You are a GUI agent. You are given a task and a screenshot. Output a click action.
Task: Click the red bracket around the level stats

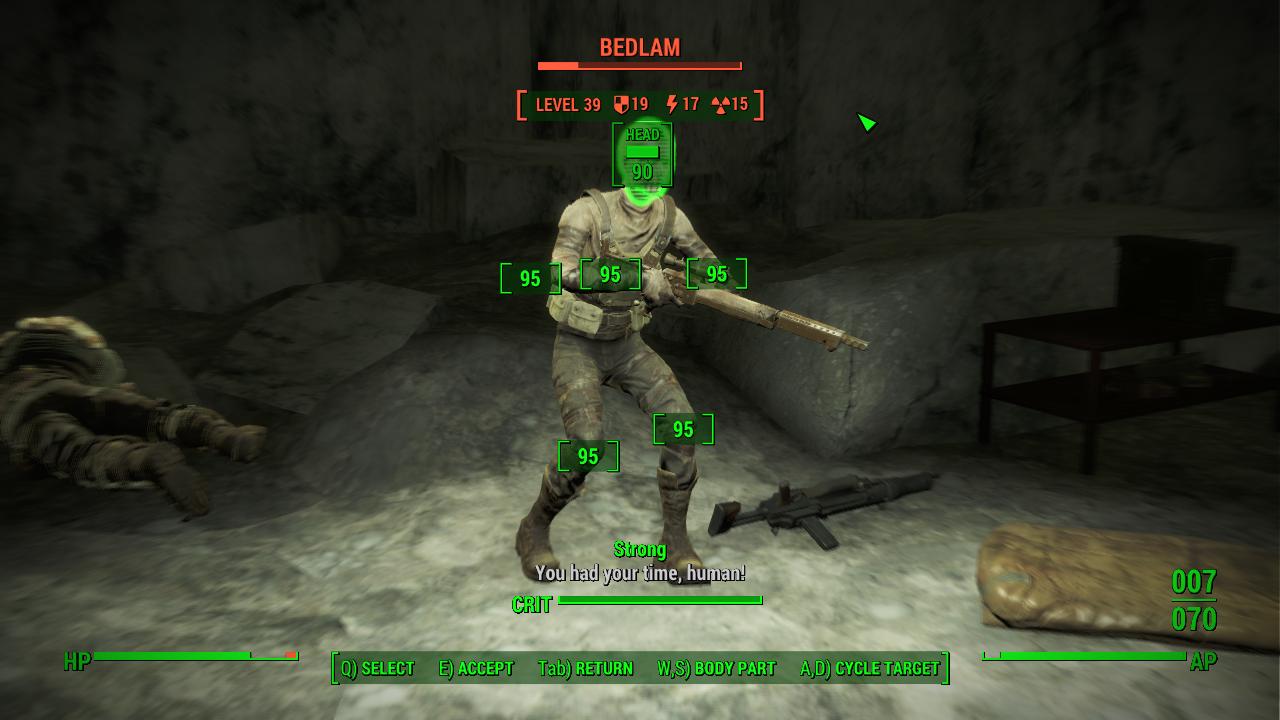[x=519, y=103]
